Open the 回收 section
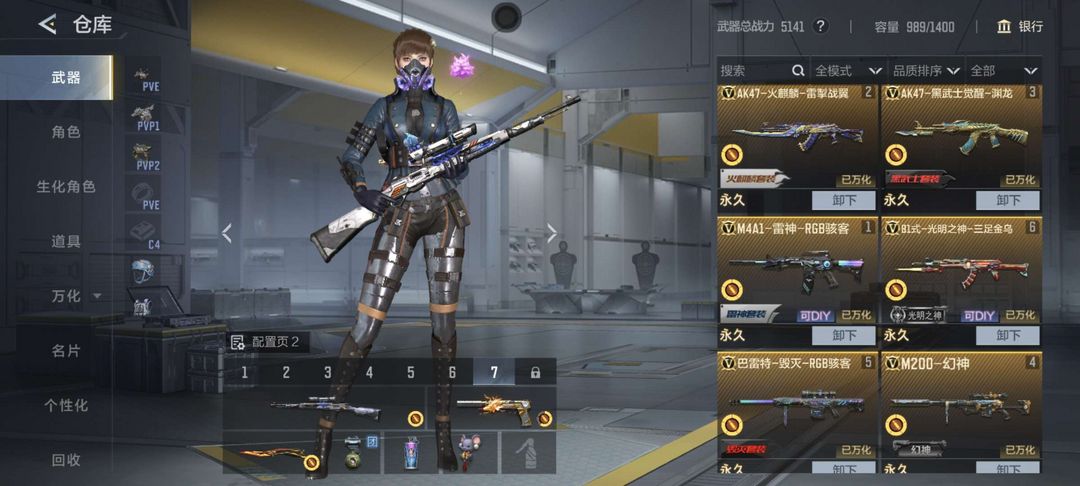Screen dimensions: 1080x486 66,460
